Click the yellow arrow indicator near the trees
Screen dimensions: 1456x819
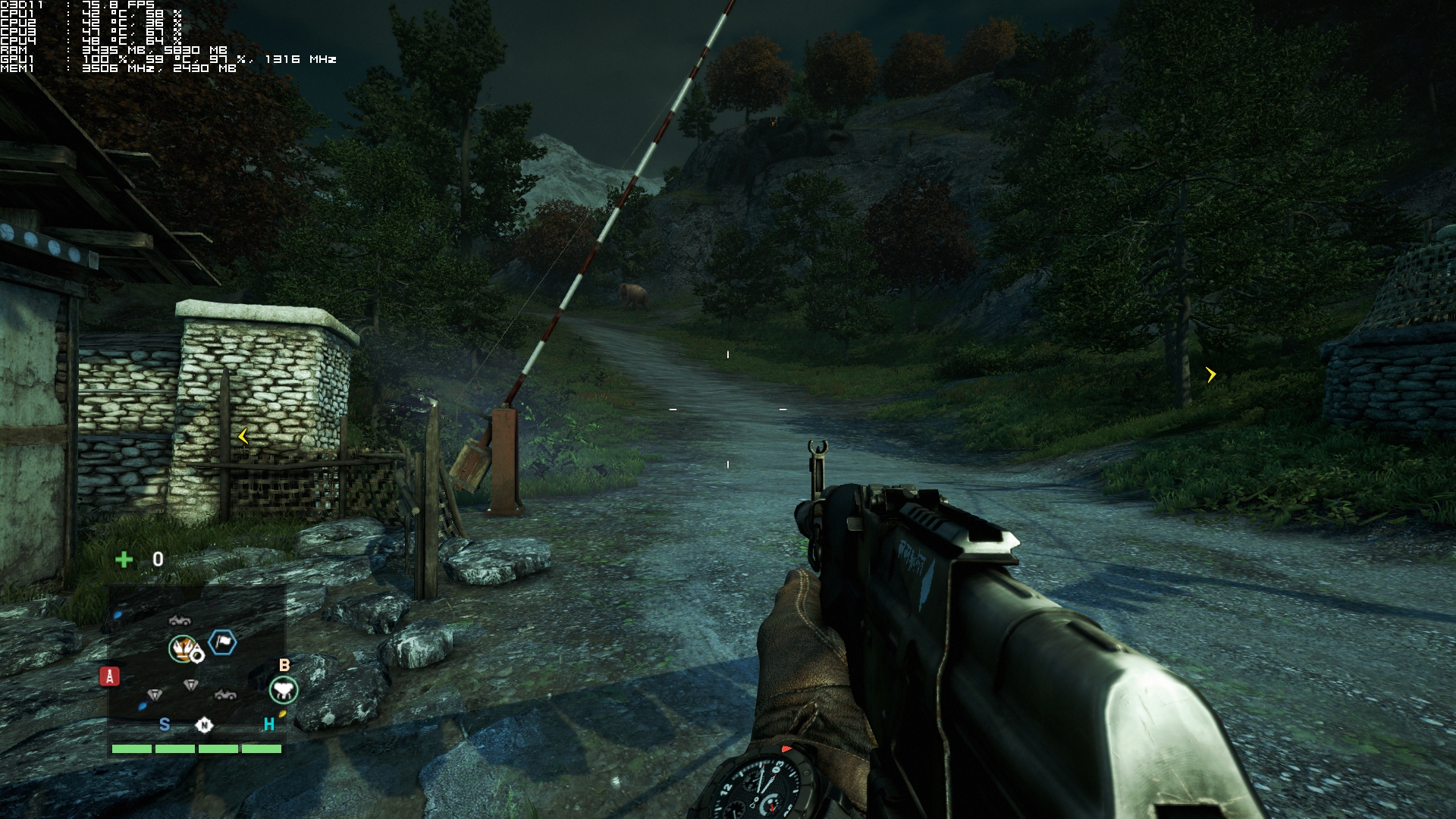[1211, 375]
